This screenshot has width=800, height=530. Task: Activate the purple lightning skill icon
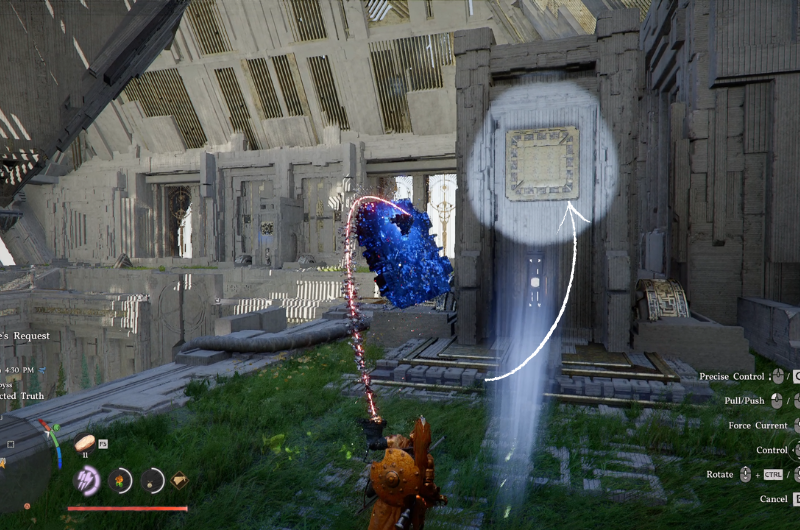(88, 480)
